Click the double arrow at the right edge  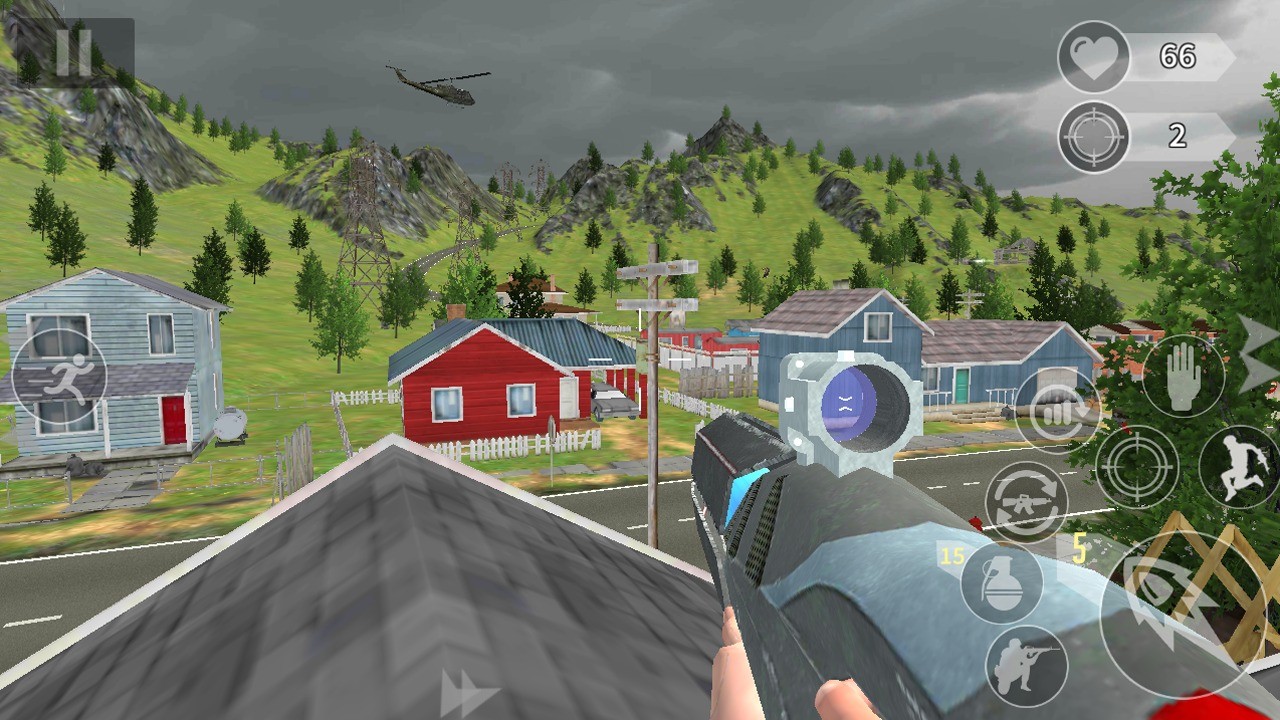point(1258,353)
